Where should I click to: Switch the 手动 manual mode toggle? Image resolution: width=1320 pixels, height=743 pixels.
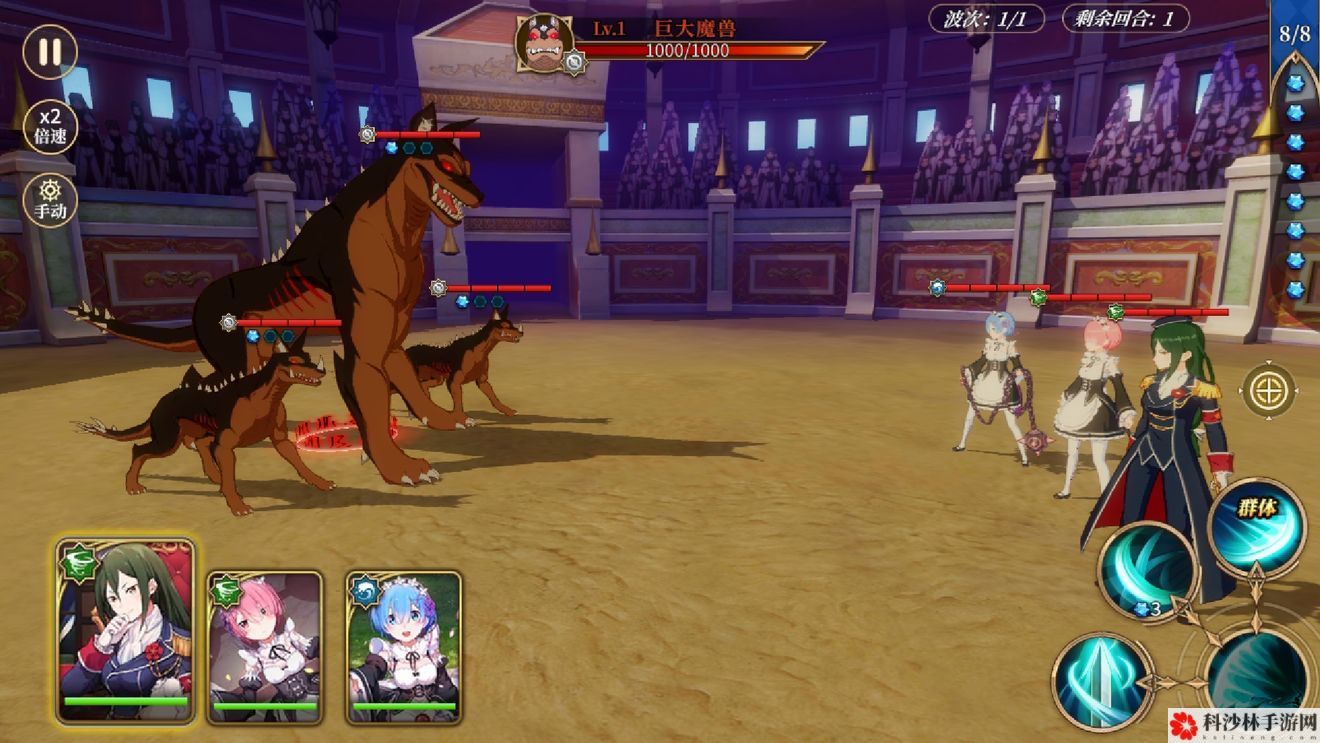pos(49,199)
